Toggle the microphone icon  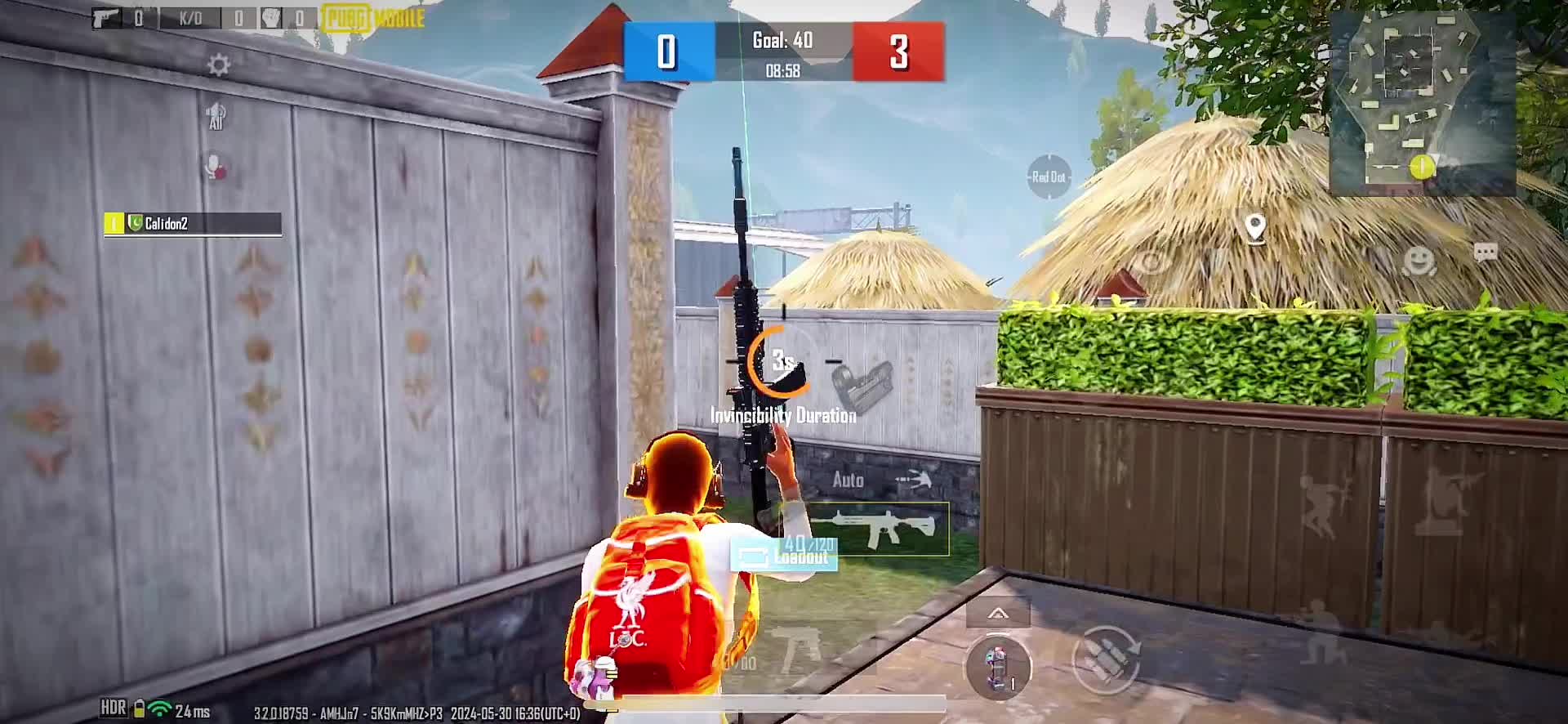pyautogui.click(x=216, y=168)
